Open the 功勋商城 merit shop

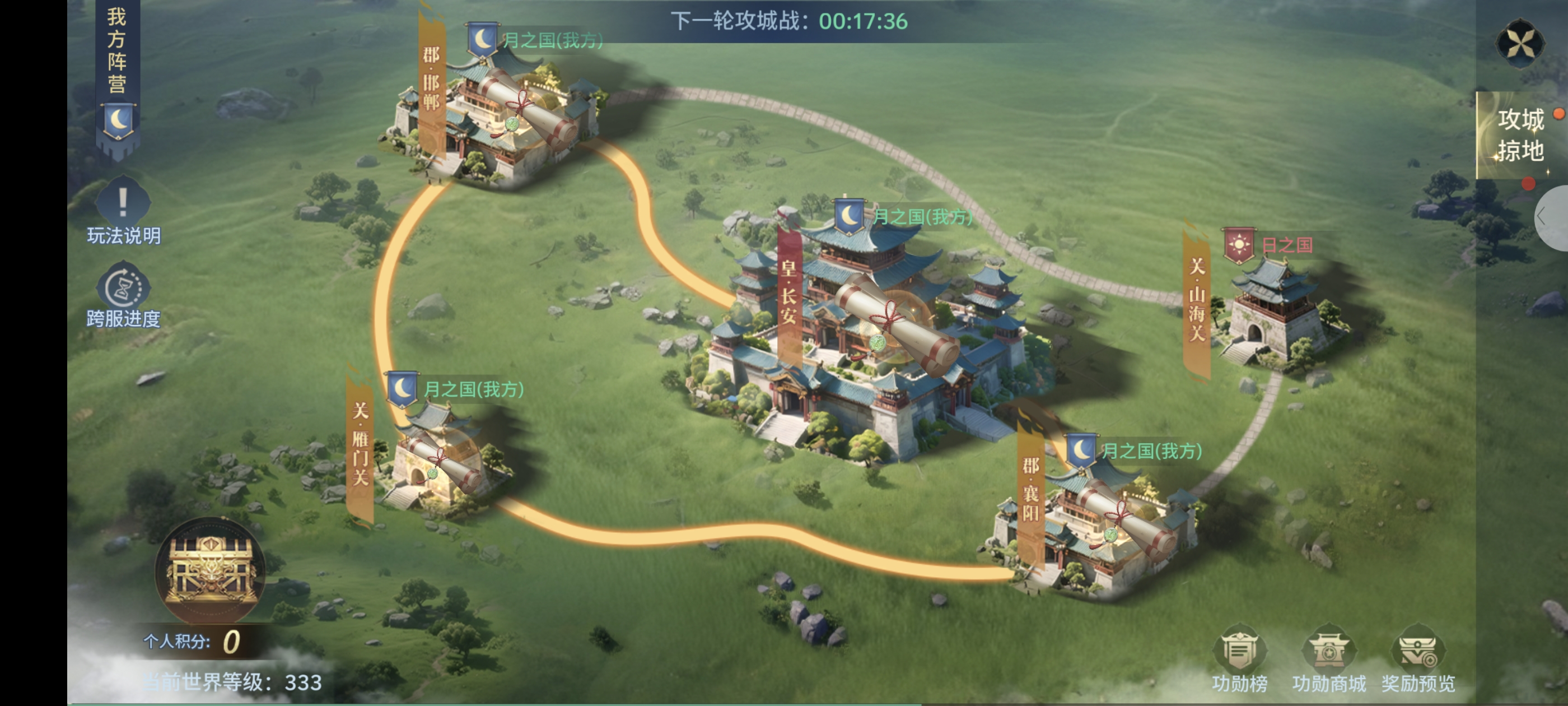(x=1329, y=659)
